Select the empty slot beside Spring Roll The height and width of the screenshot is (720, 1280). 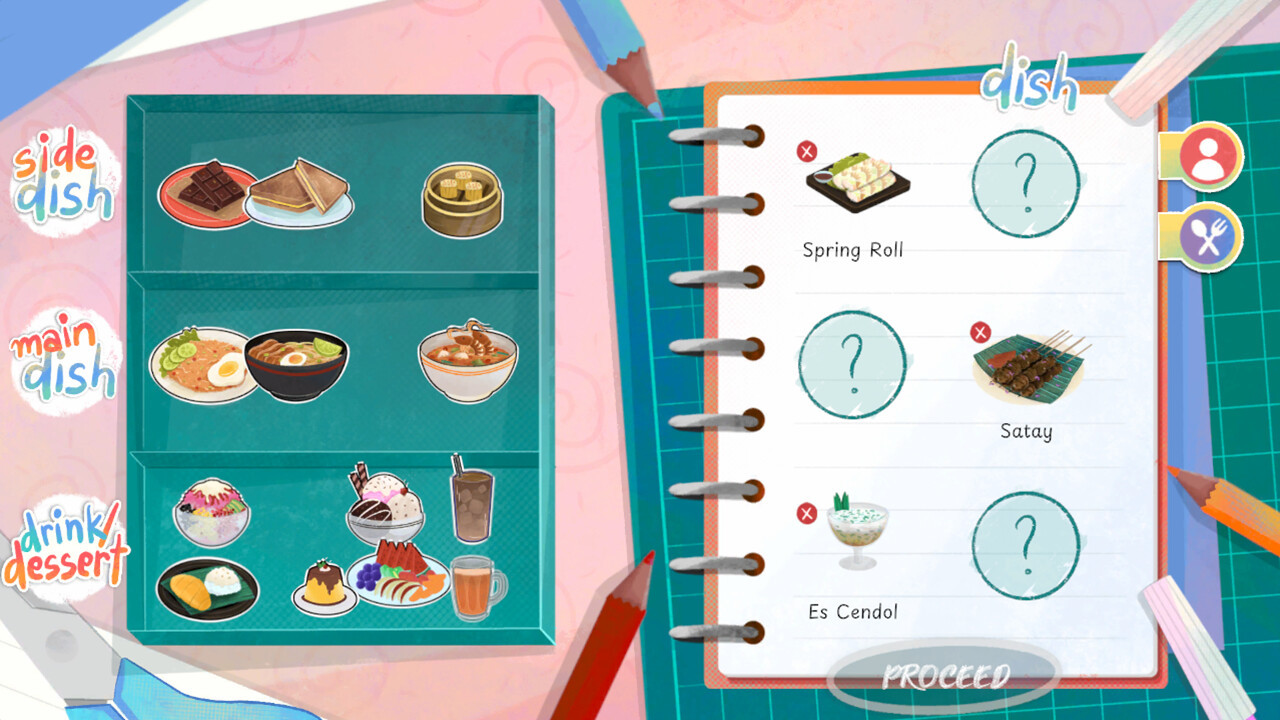1025,183
